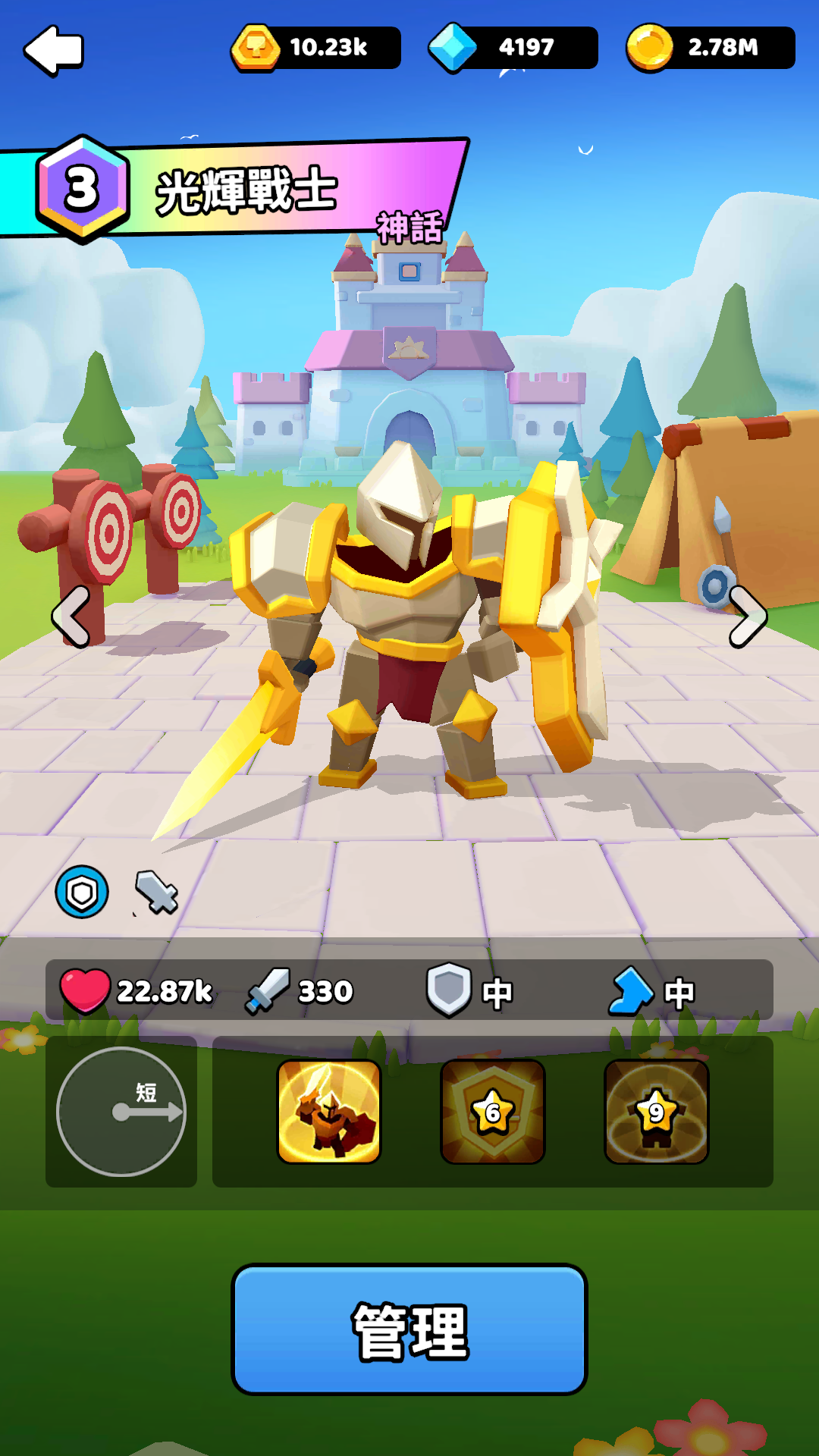The height and width of the screenshot is (1456, 819).
Task: View the star level 6 shield skill
Action: 493,1111
